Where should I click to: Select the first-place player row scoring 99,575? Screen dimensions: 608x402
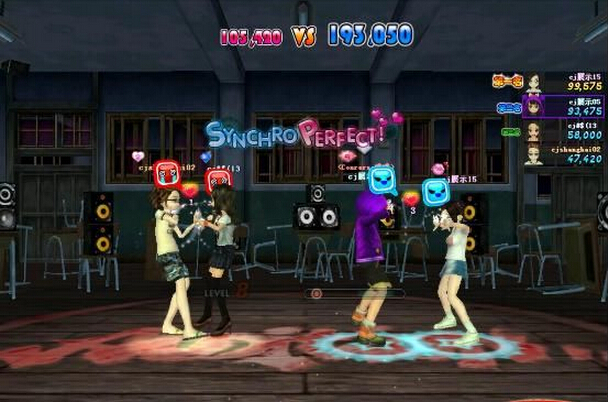563,82
